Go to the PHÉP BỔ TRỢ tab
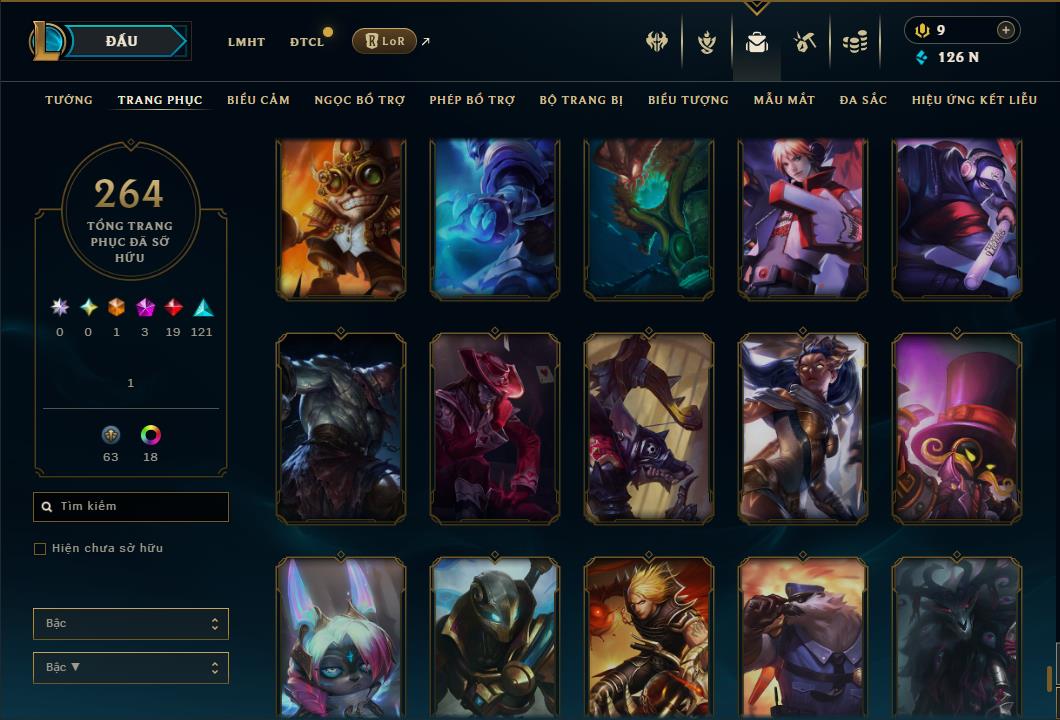Viewport: 1060px width, 720px height. click(472, 100)
